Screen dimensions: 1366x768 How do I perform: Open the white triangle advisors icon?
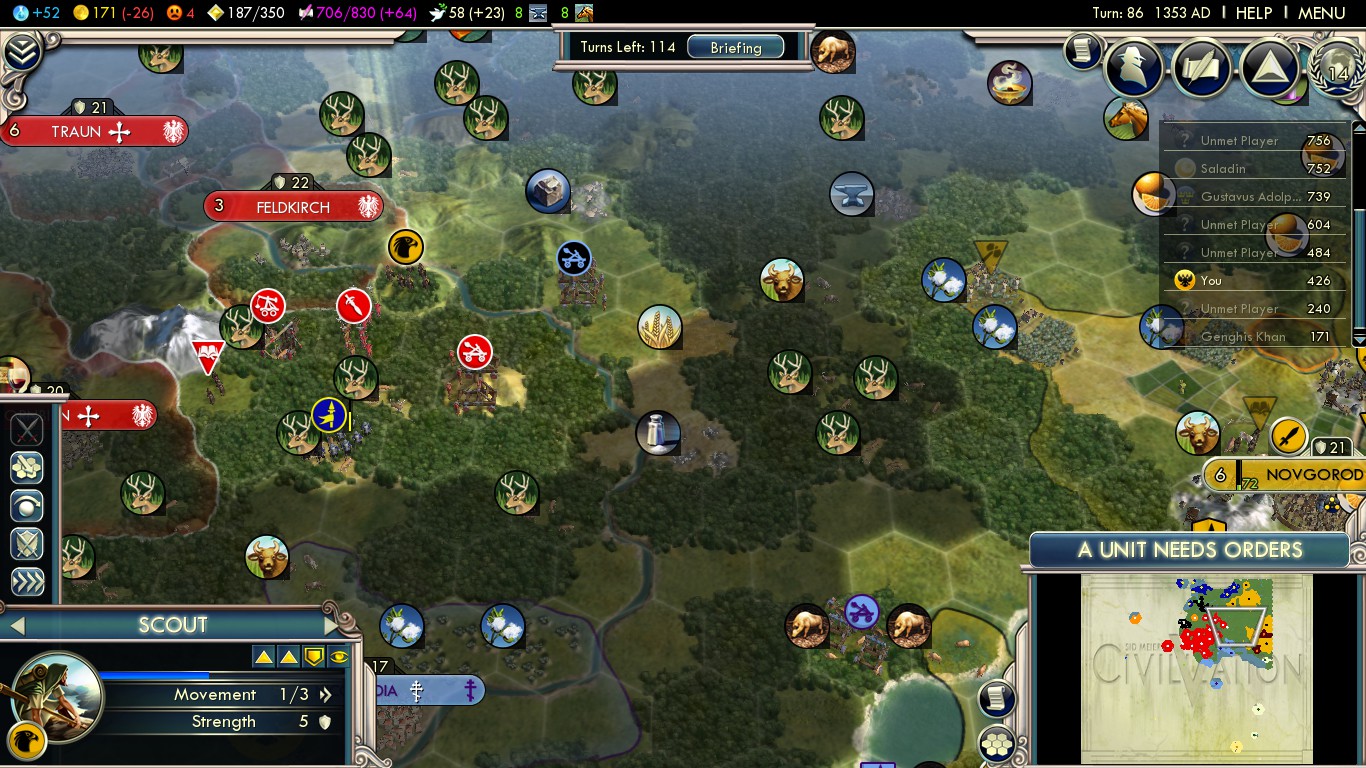(1269, 67)
